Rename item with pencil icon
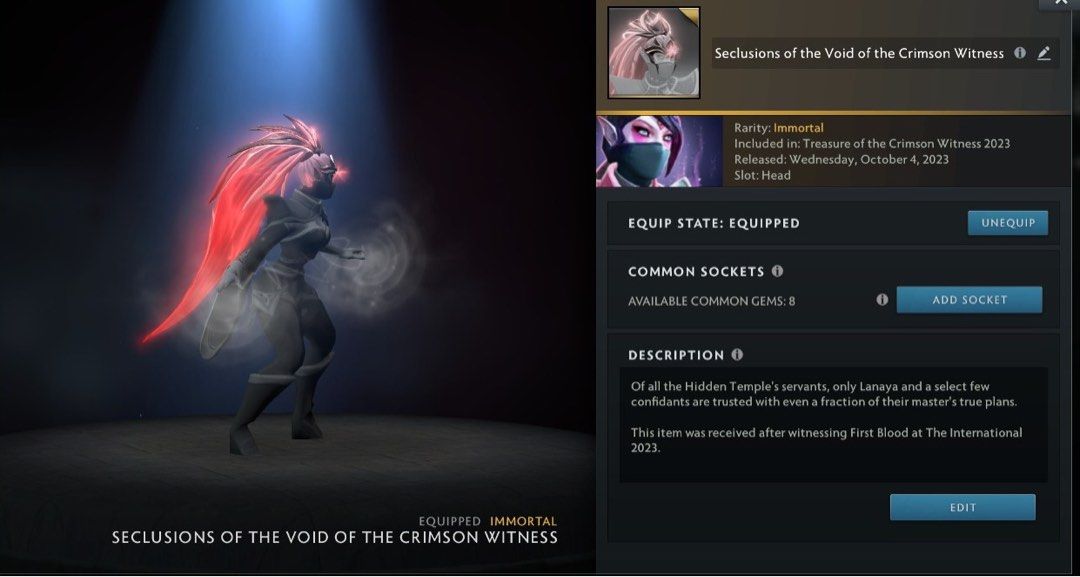1080x577 pixels. pos(1044,54)
